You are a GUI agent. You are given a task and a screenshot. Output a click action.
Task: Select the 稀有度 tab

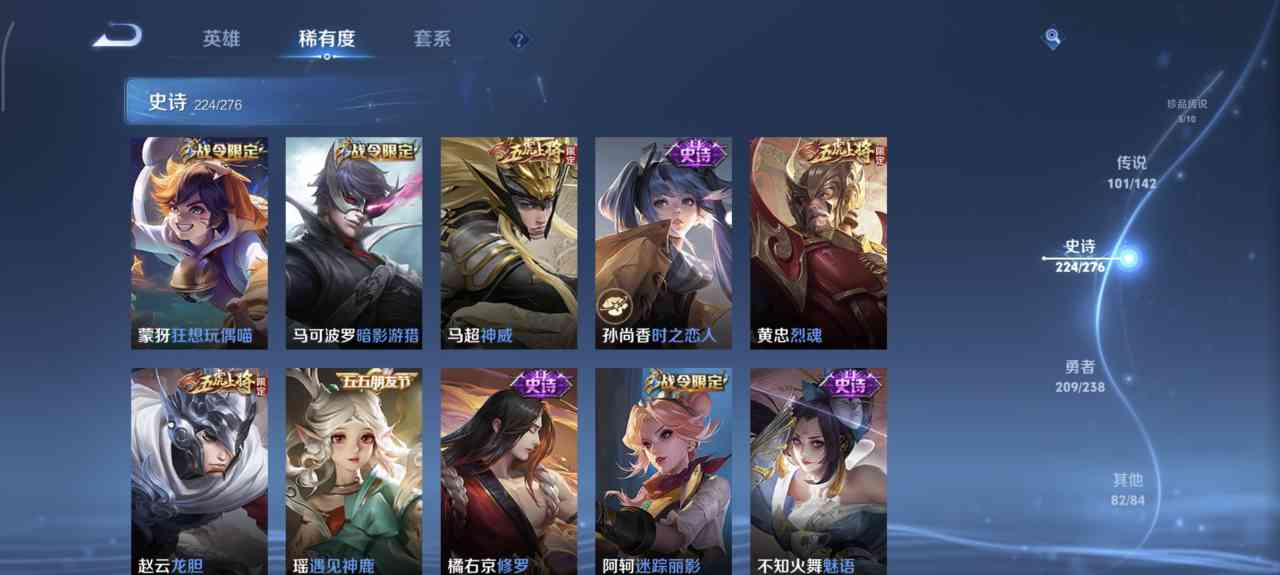(x=327, y=39)
